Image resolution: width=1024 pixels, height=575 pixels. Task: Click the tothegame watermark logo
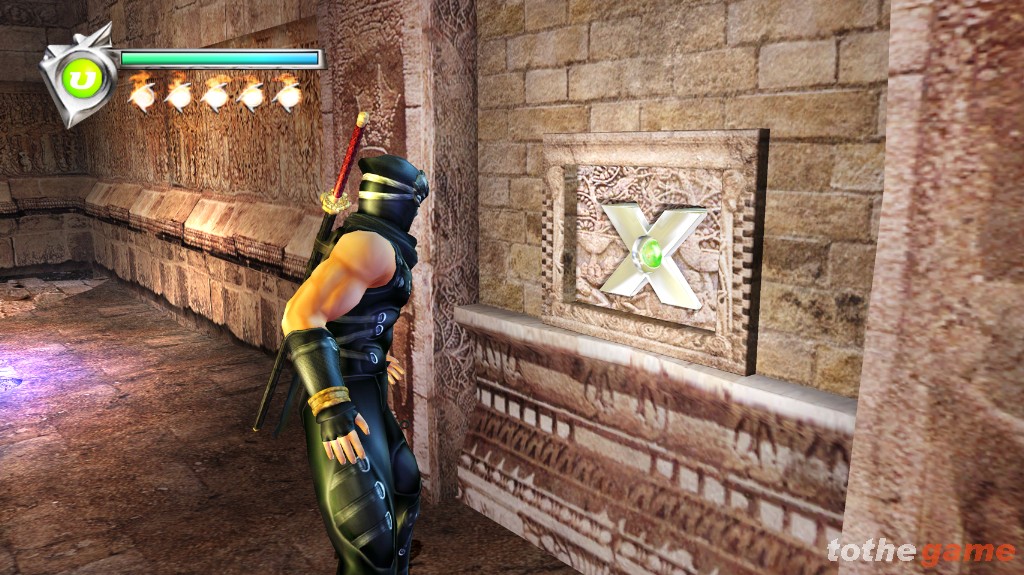pos(920,551)
